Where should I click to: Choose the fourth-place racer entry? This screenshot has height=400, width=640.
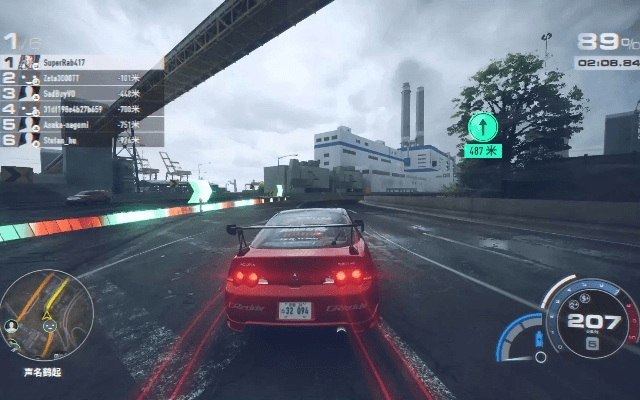(80, 109)
